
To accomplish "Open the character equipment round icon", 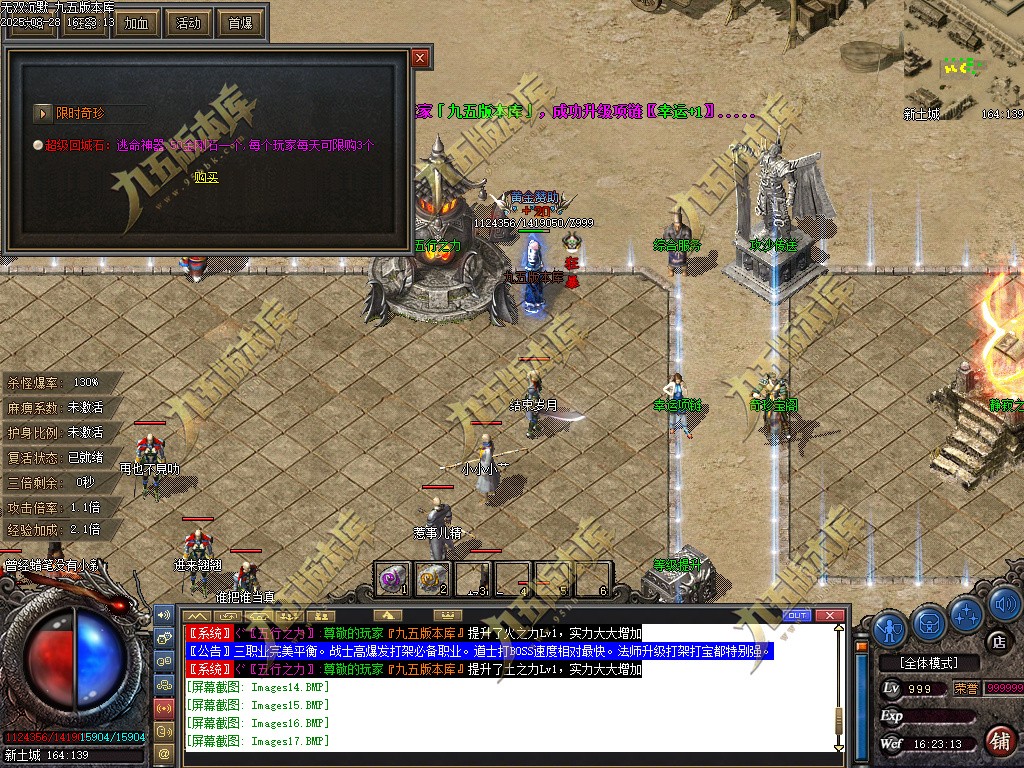I will pyautogui.click(x=890, y=628).
